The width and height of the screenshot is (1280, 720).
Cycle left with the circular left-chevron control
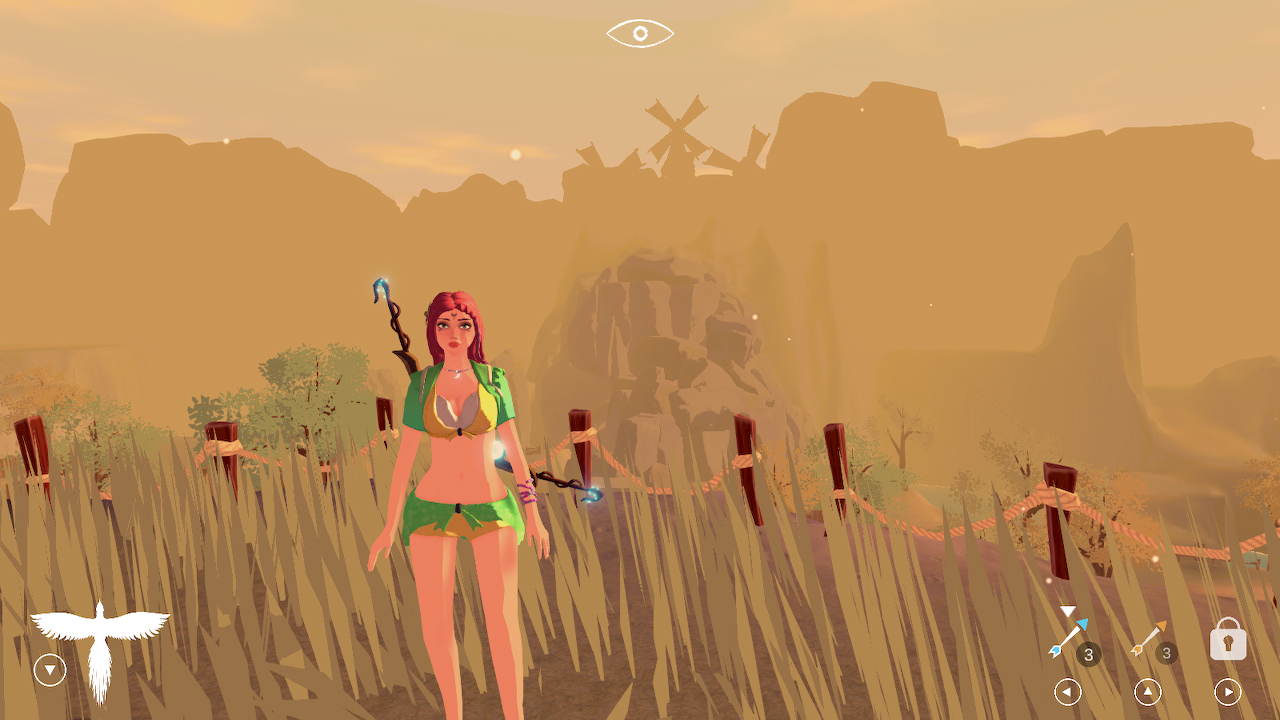tap(1067, 690)
